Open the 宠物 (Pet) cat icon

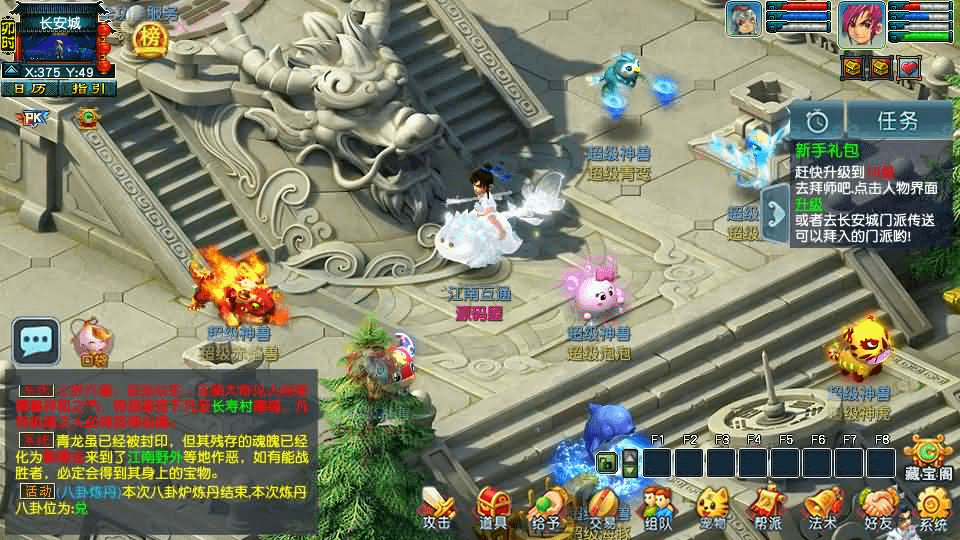[712, 506]
